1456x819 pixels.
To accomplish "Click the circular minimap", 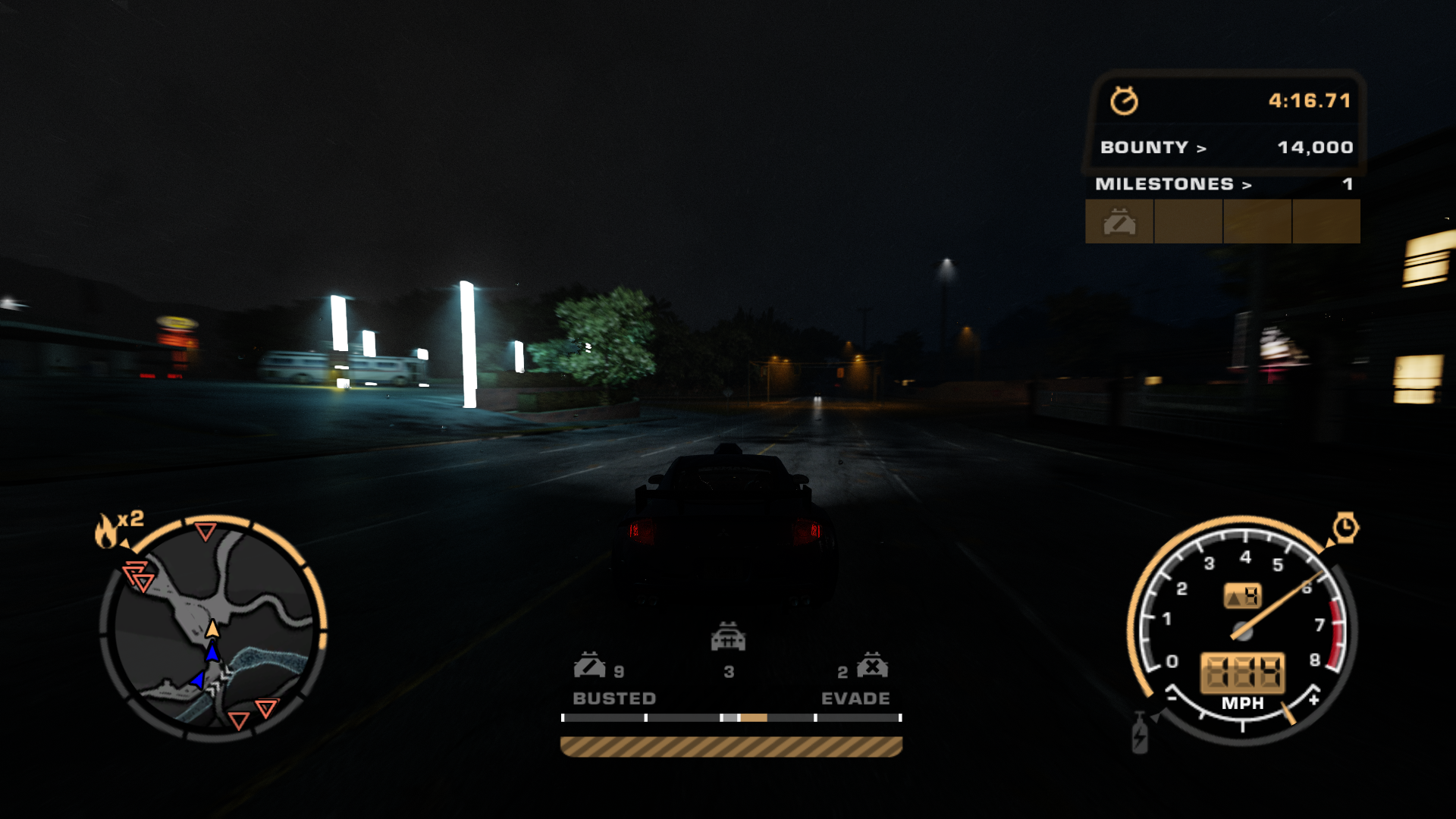I will pyautogui.click(x=214, y=628).
